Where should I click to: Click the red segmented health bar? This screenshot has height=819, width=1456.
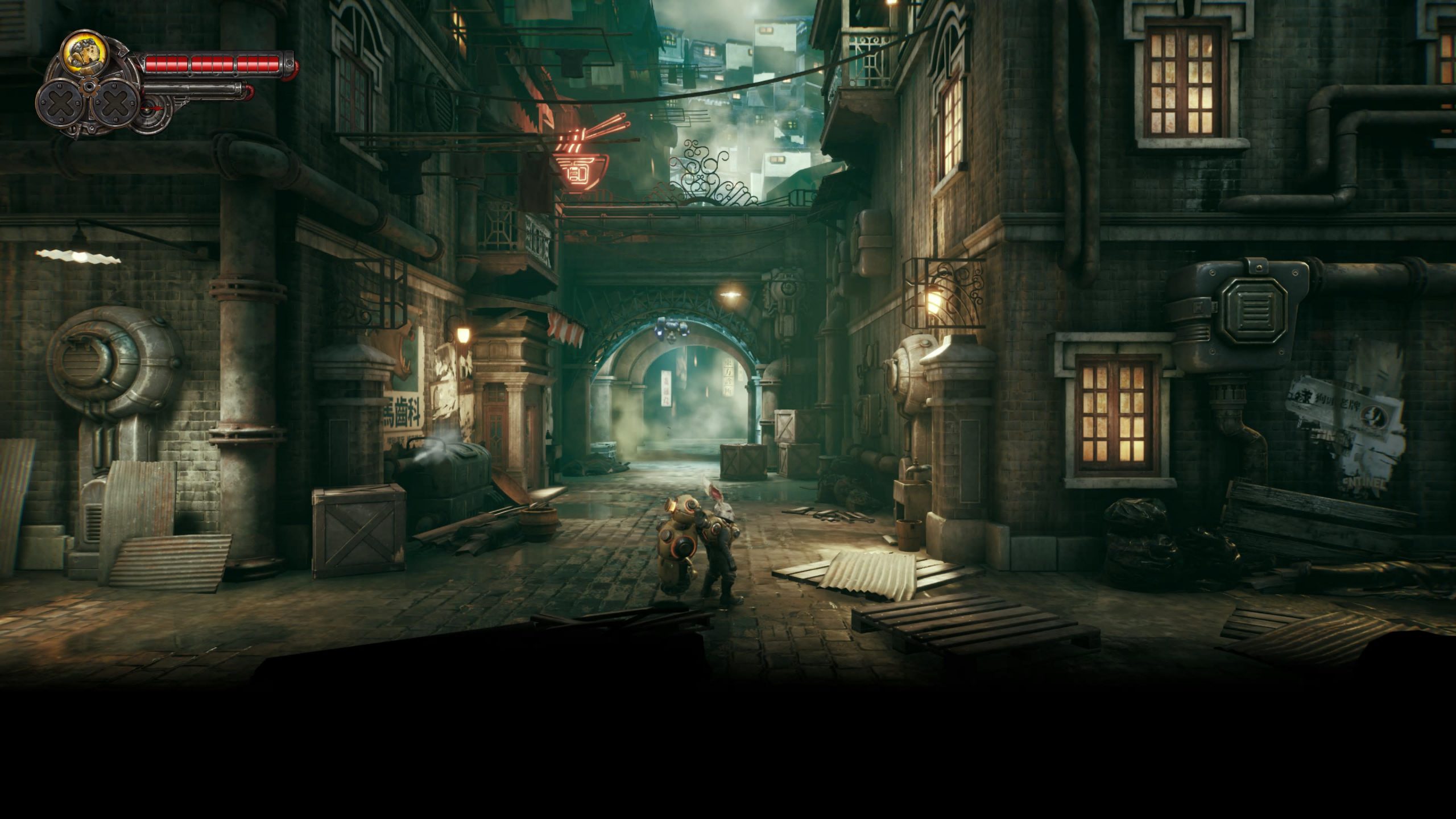pyautogui.click(x=216, y=64)
